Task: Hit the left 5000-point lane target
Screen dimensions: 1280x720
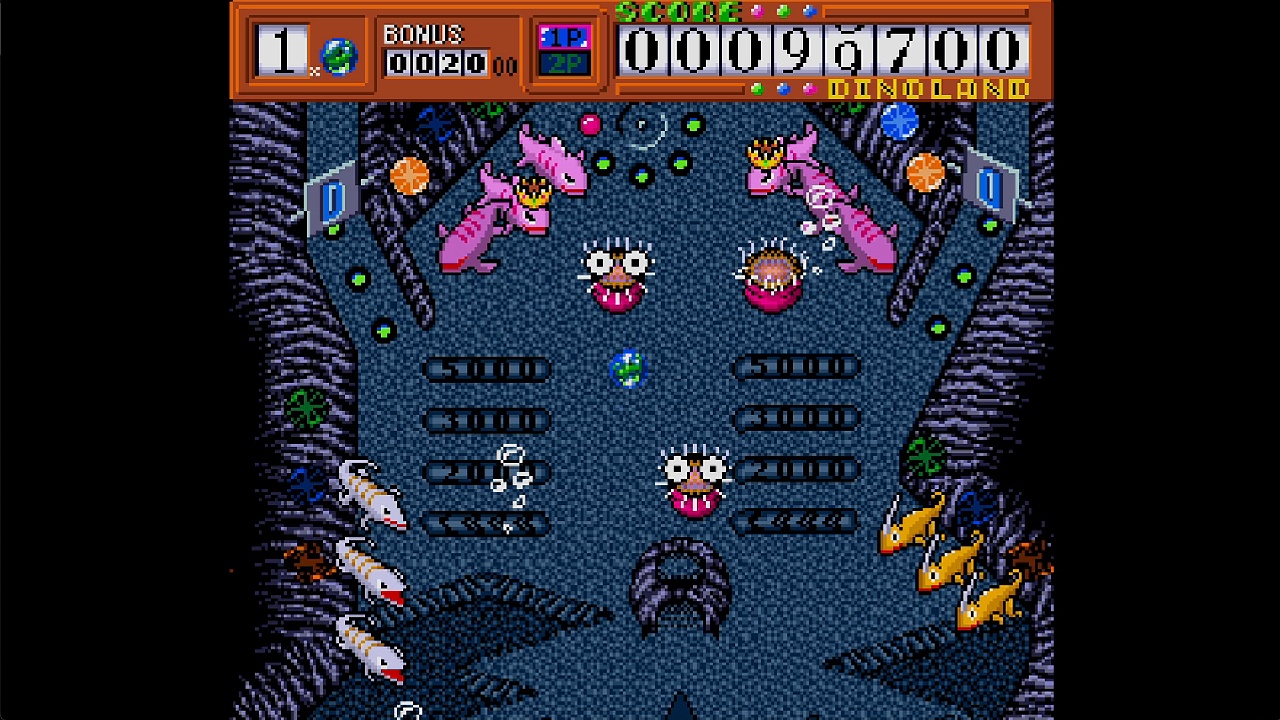Action: pos(487,367)
